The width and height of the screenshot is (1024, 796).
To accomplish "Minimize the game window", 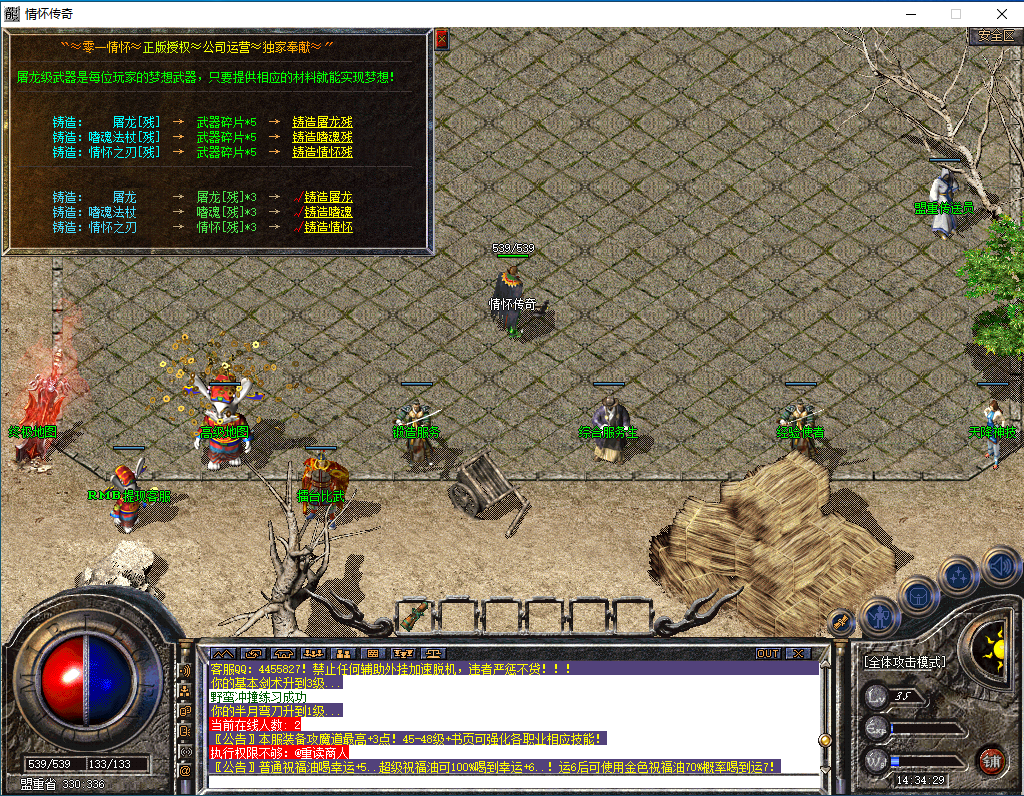I will (910, 14).
